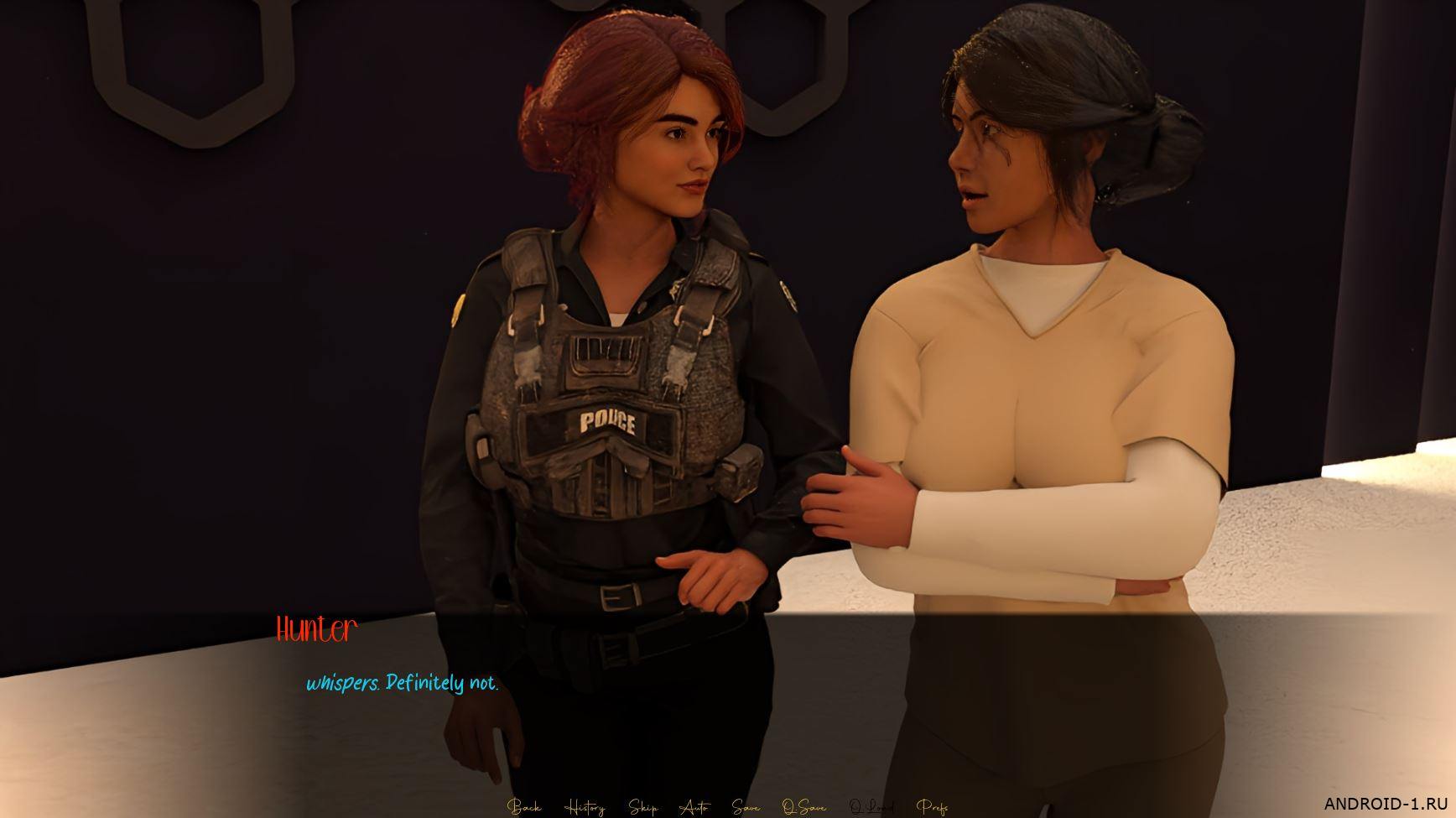Activate Skip in the quick menu

click(x=643, y=807)
